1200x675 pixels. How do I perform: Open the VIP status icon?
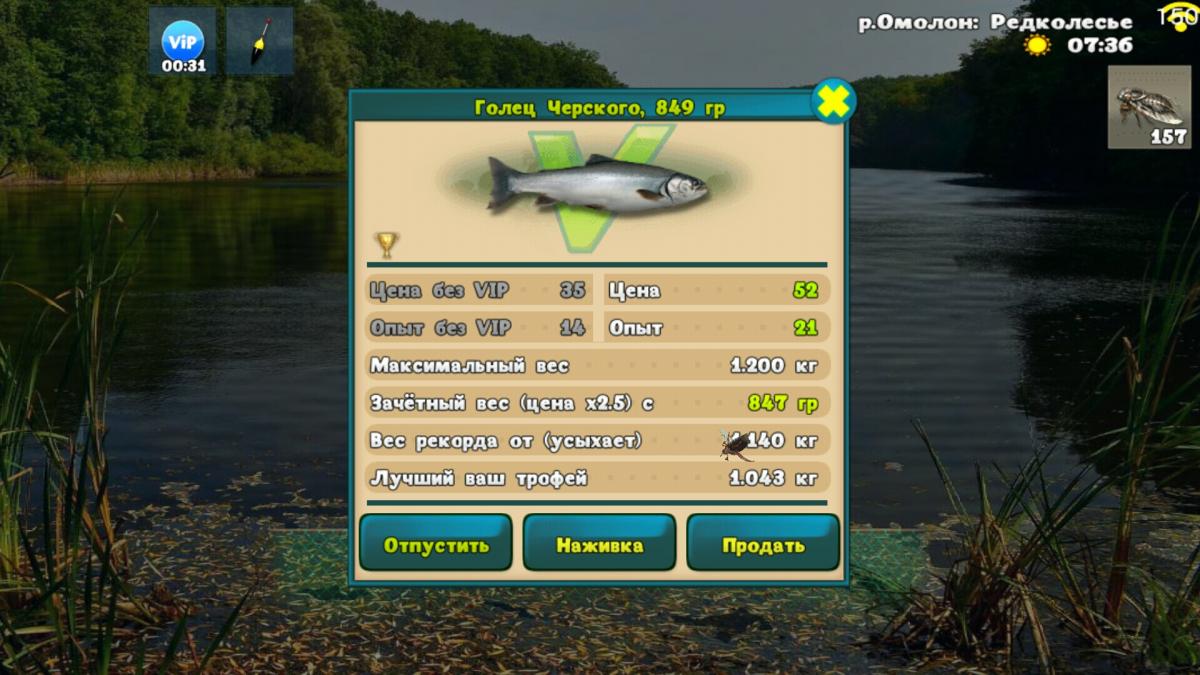tap(183, 42)
